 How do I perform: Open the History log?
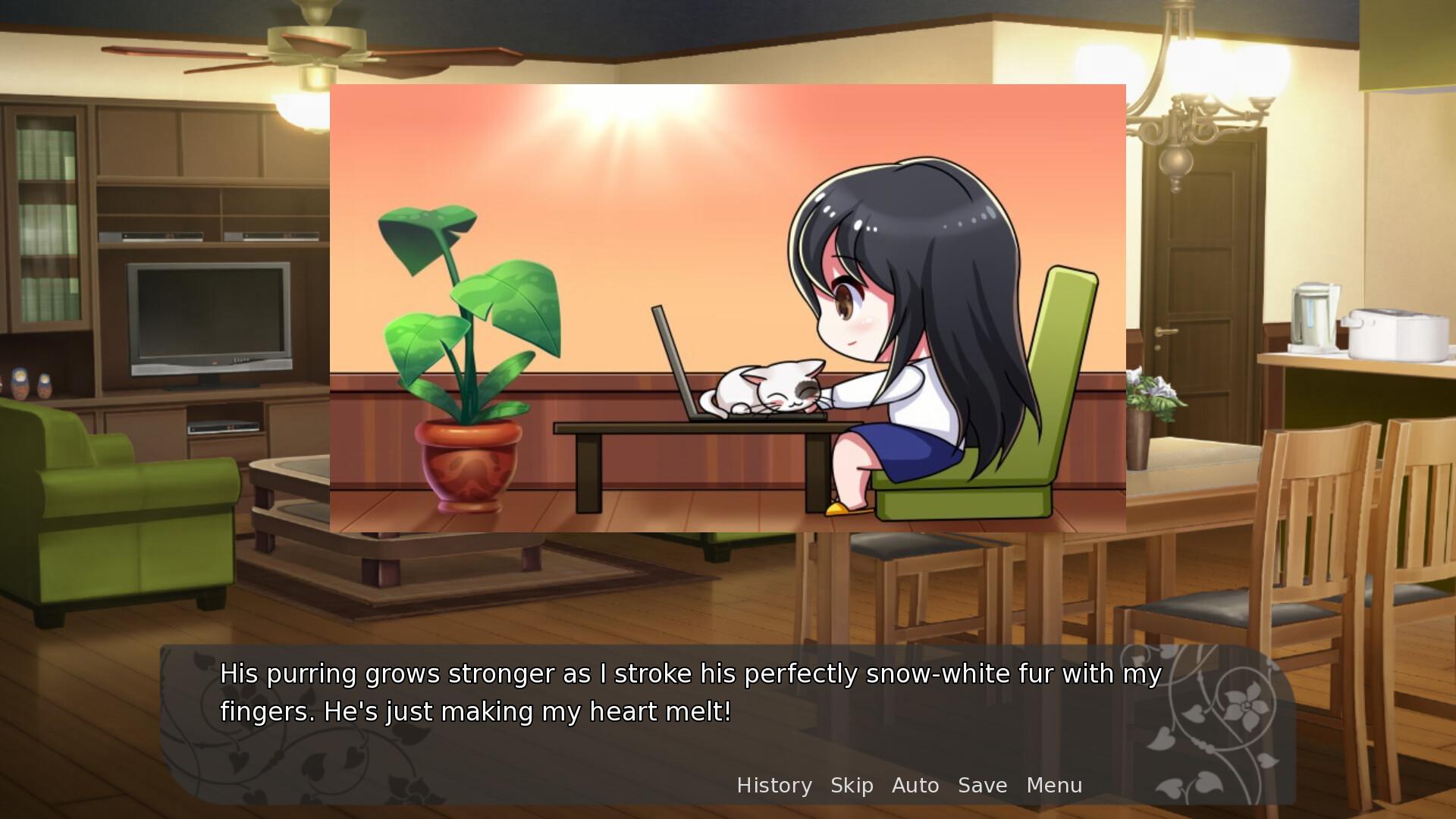(x=774, y=786)
